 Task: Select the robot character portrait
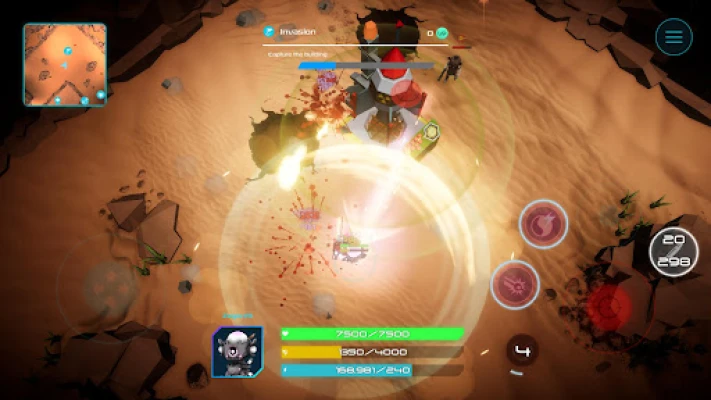[237, 352]
